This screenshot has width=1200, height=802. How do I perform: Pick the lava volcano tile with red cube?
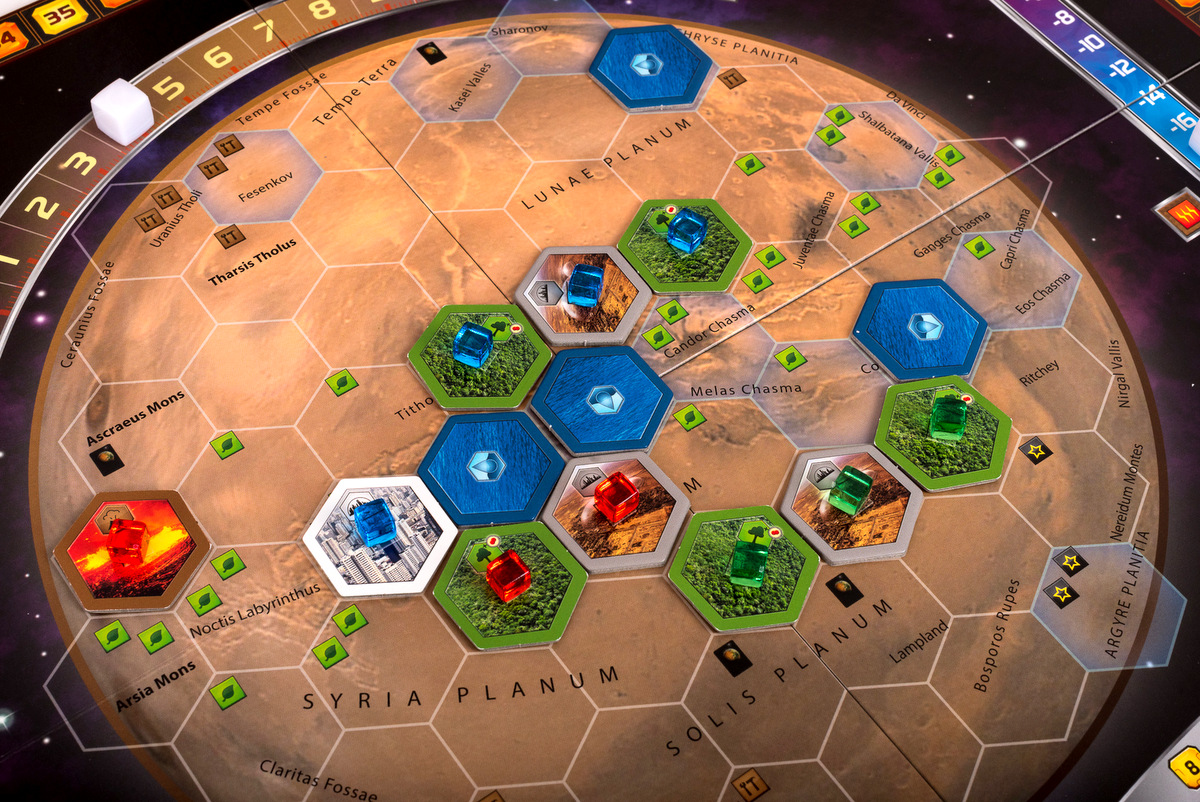[131, 548]
